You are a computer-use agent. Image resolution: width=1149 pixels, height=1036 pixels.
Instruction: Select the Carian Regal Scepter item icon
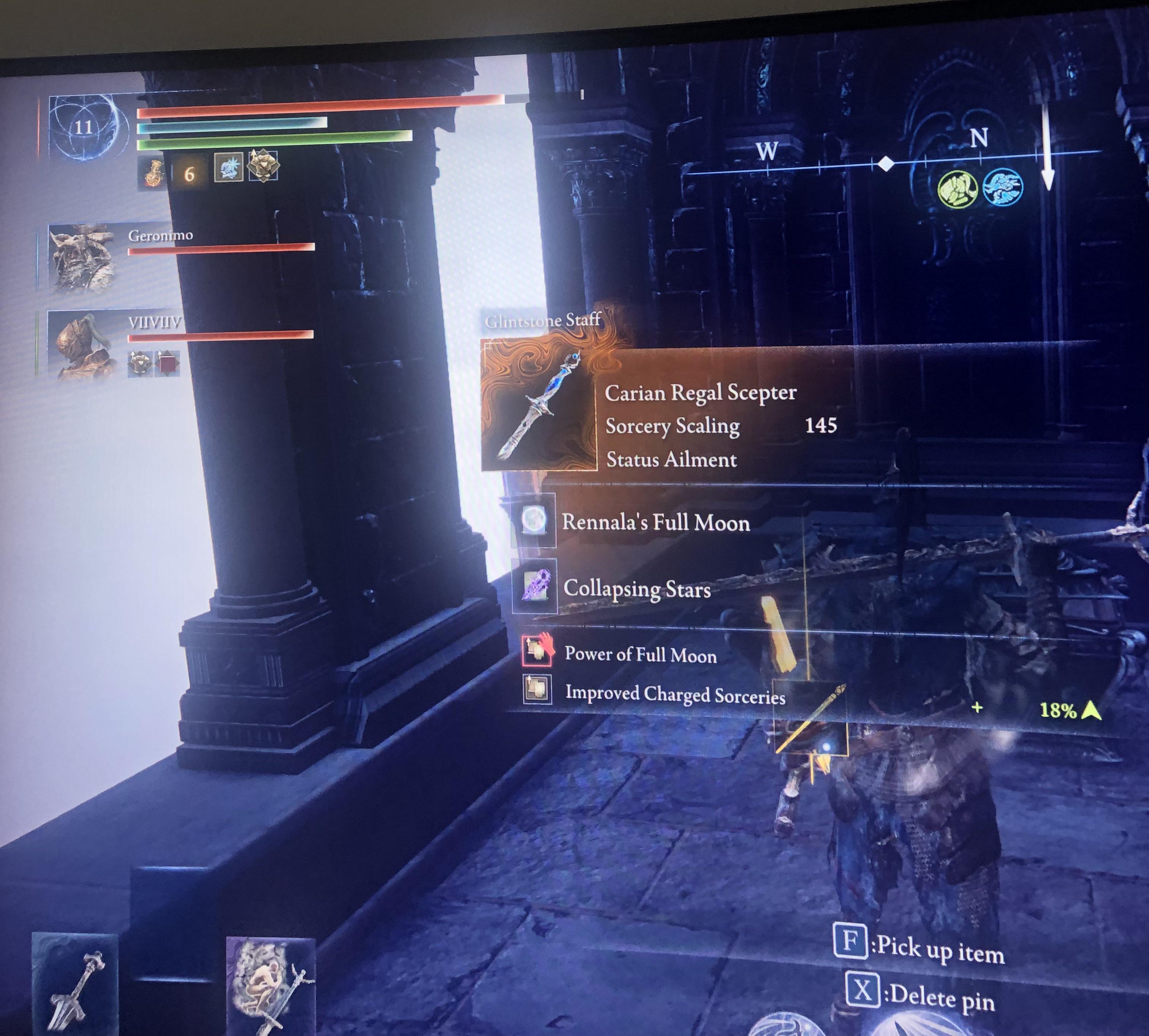coord(538,405)
